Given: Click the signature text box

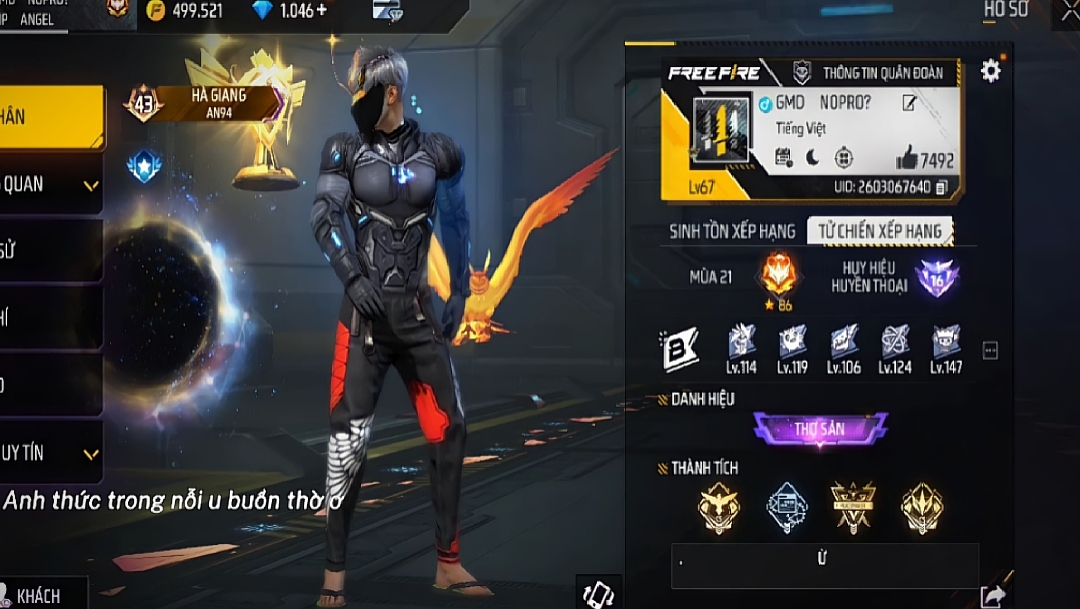Looking at the screenshot, I should point(824,565).
